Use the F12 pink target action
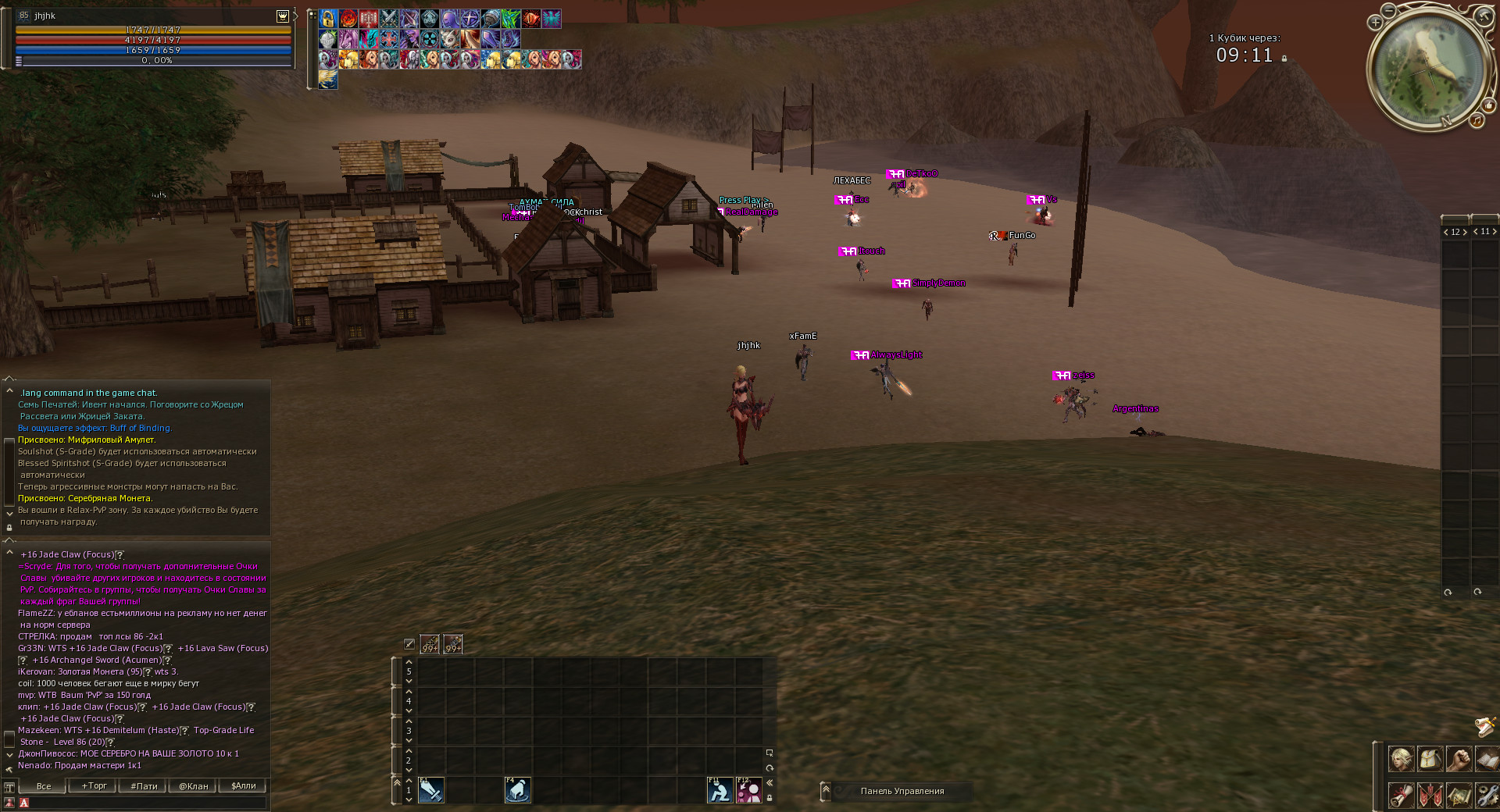This screenshot has height=812, width=1500. point(748,790)
